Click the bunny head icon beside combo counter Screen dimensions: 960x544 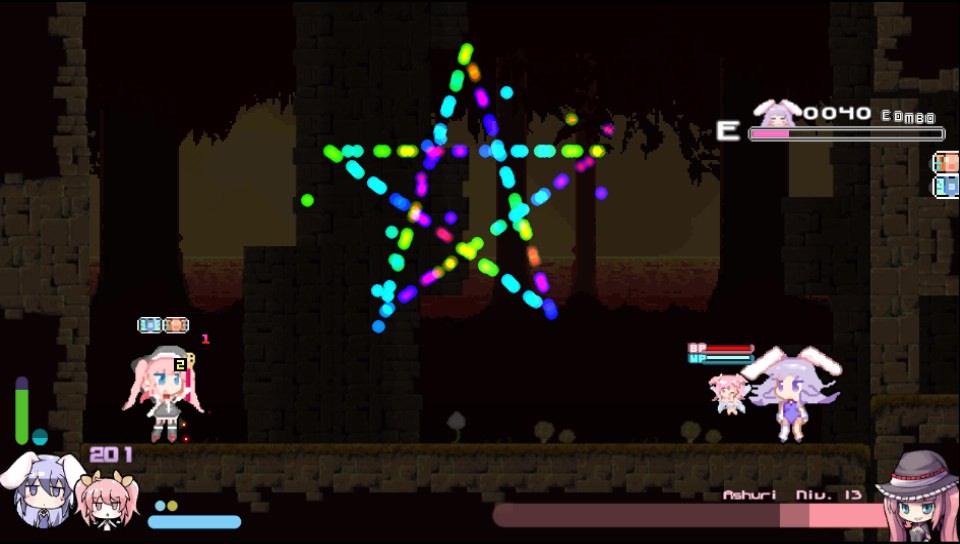[x=777, y=112]
